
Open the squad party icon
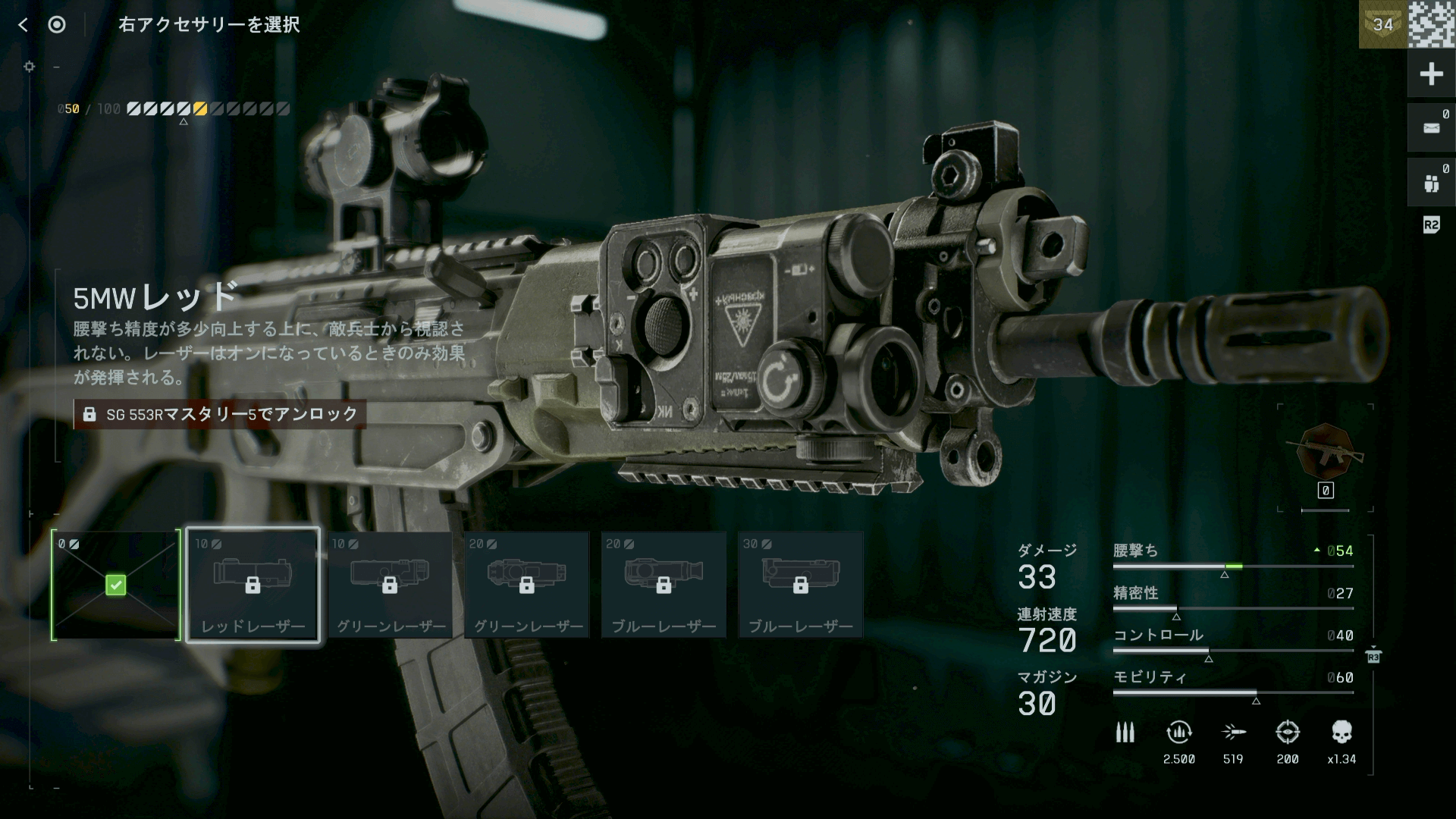tap(1431, 183)
